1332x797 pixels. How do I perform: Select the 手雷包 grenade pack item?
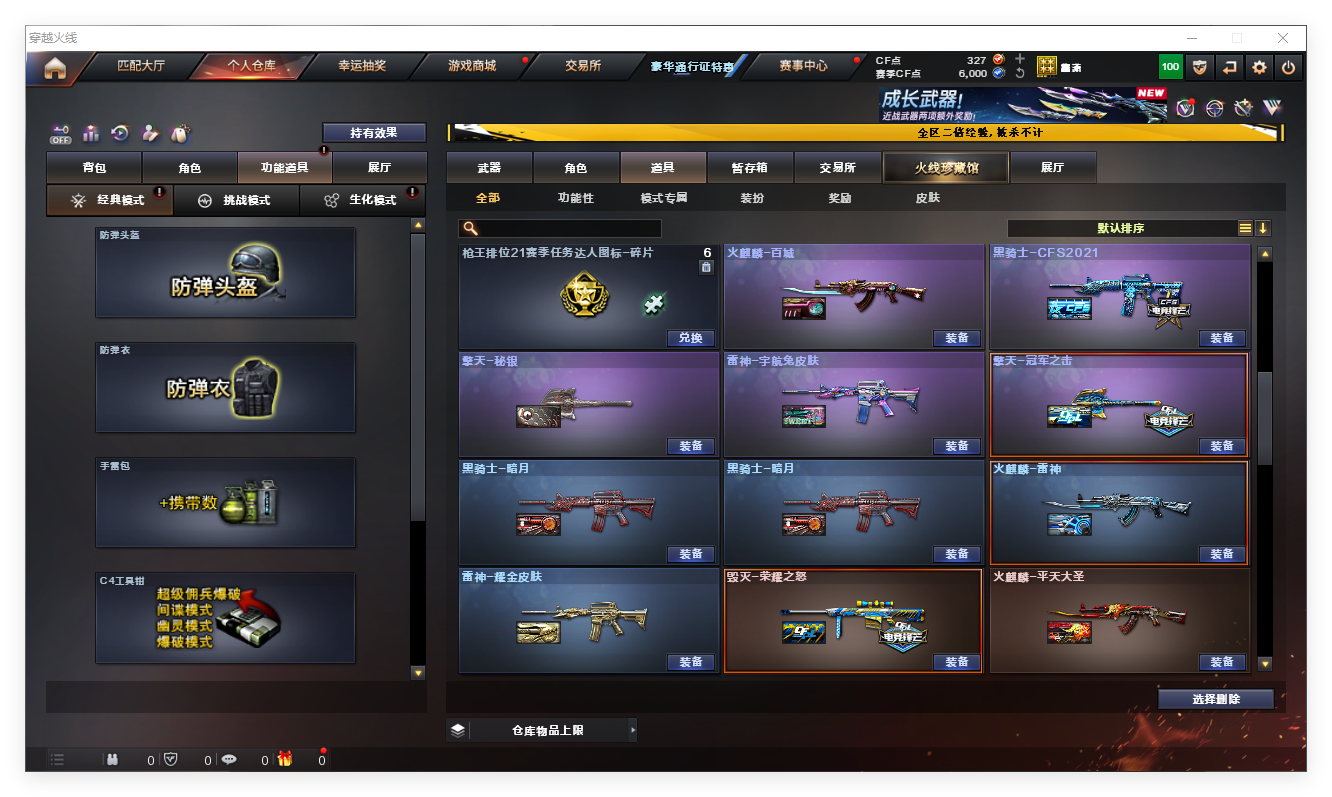[225, 503]
